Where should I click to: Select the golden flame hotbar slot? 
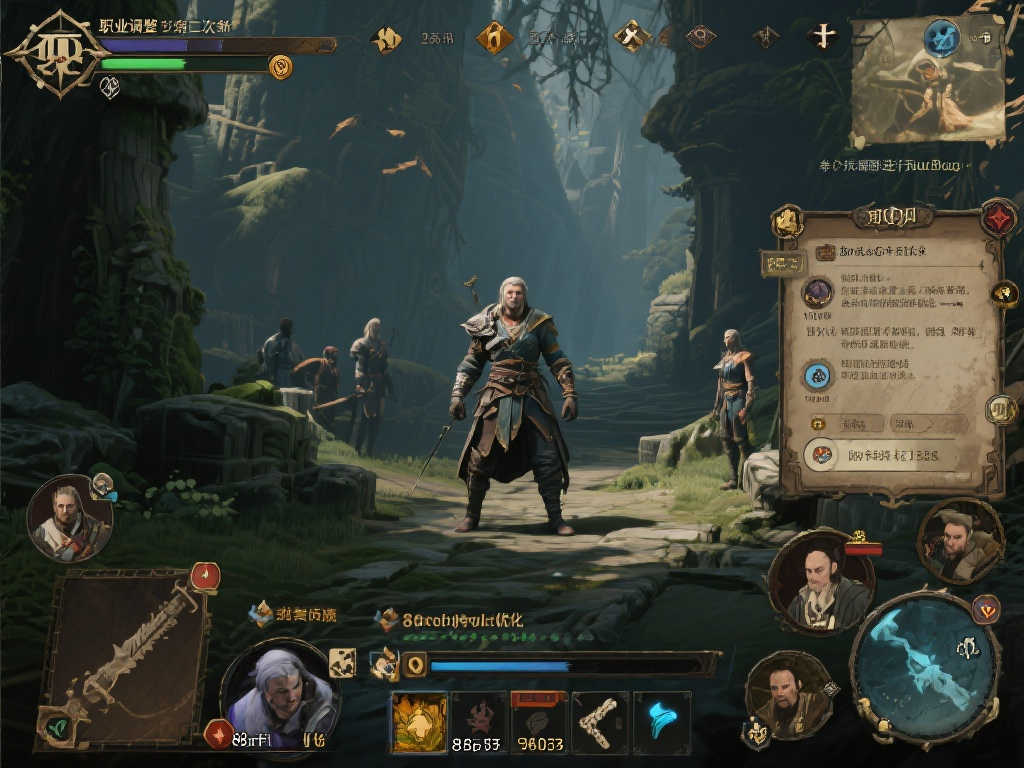click(419, 722)
